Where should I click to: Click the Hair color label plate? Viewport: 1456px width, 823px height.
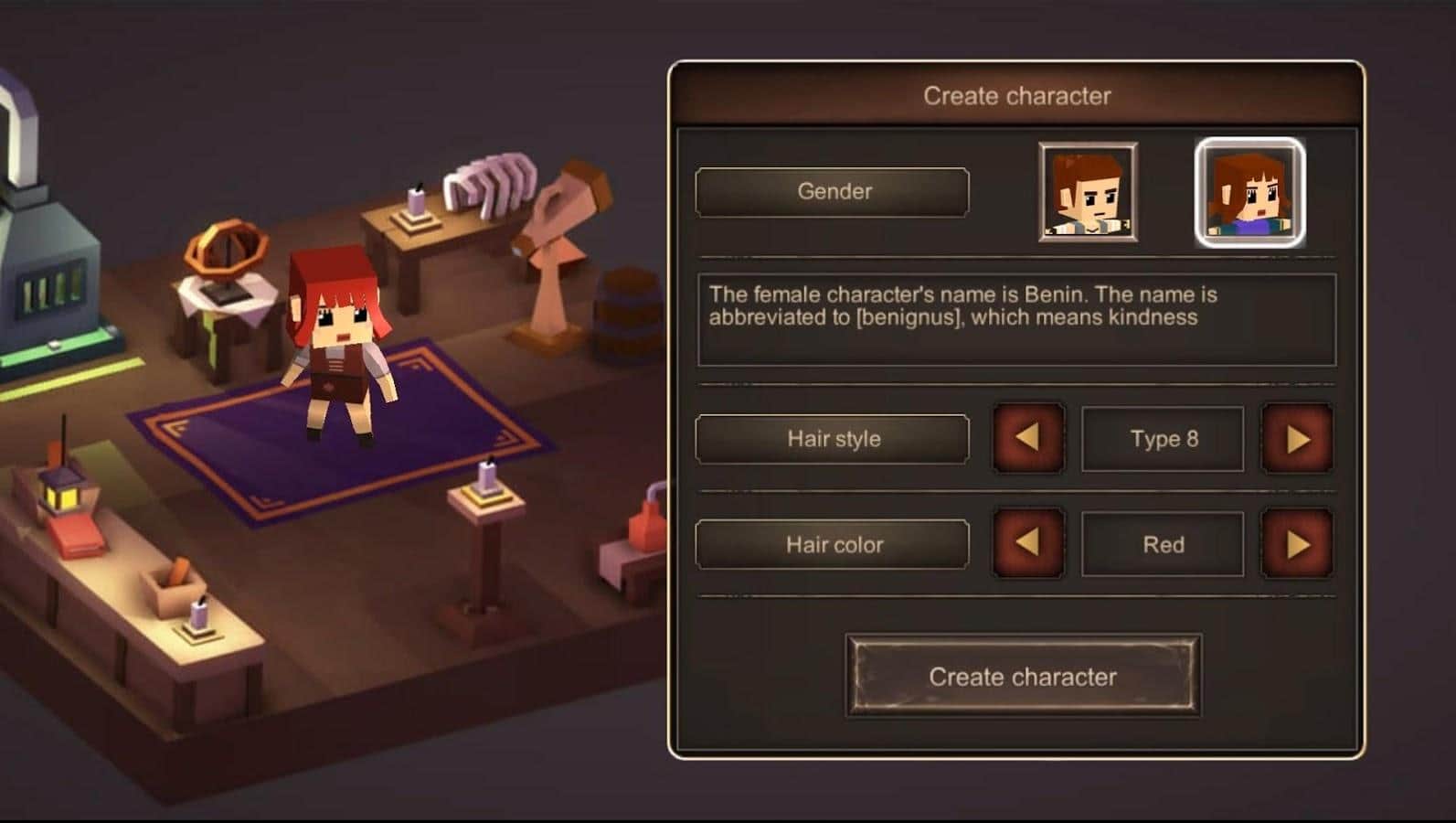coord(833,543)
